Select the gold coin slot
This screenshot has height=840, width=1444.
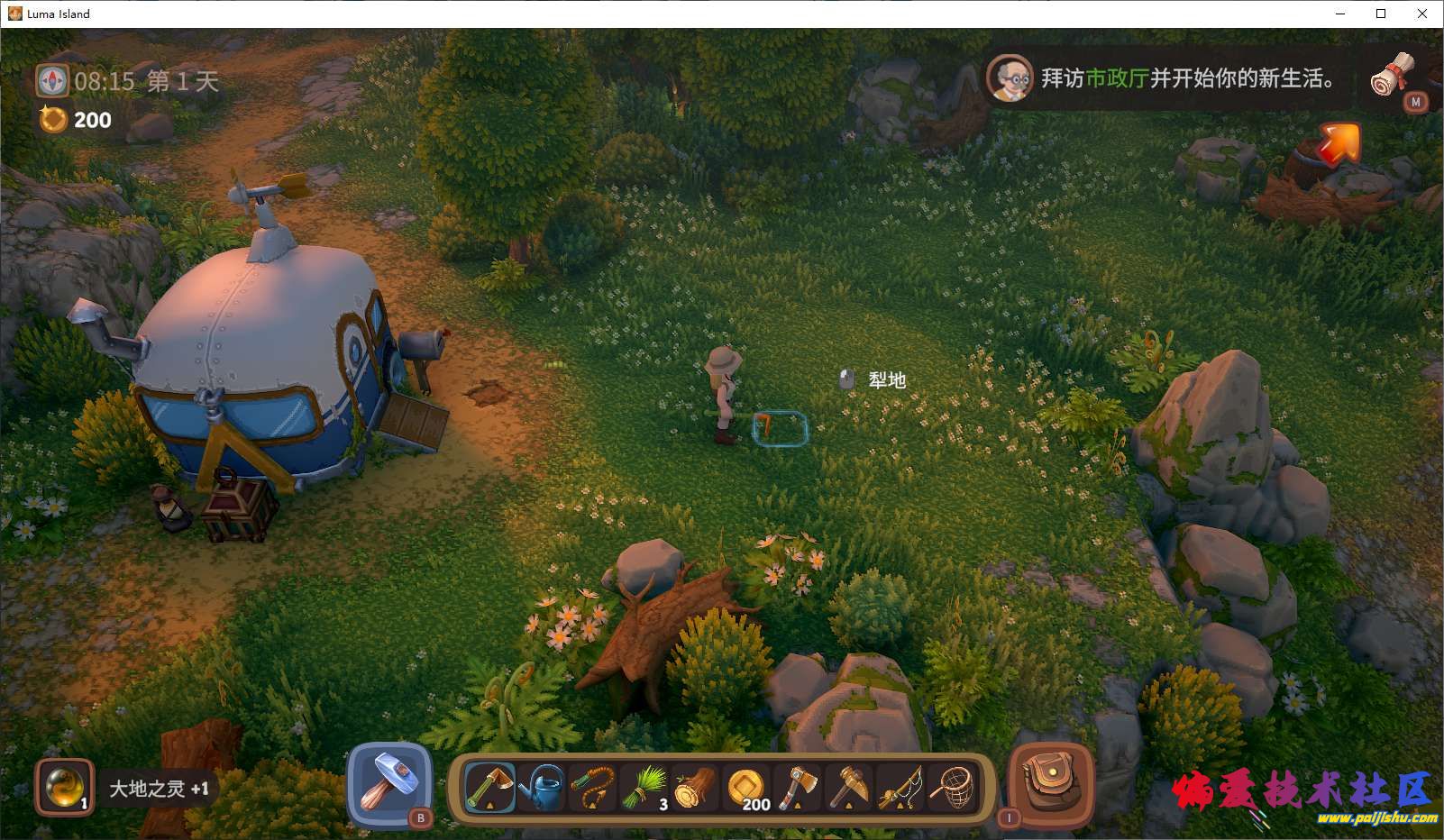747,788
